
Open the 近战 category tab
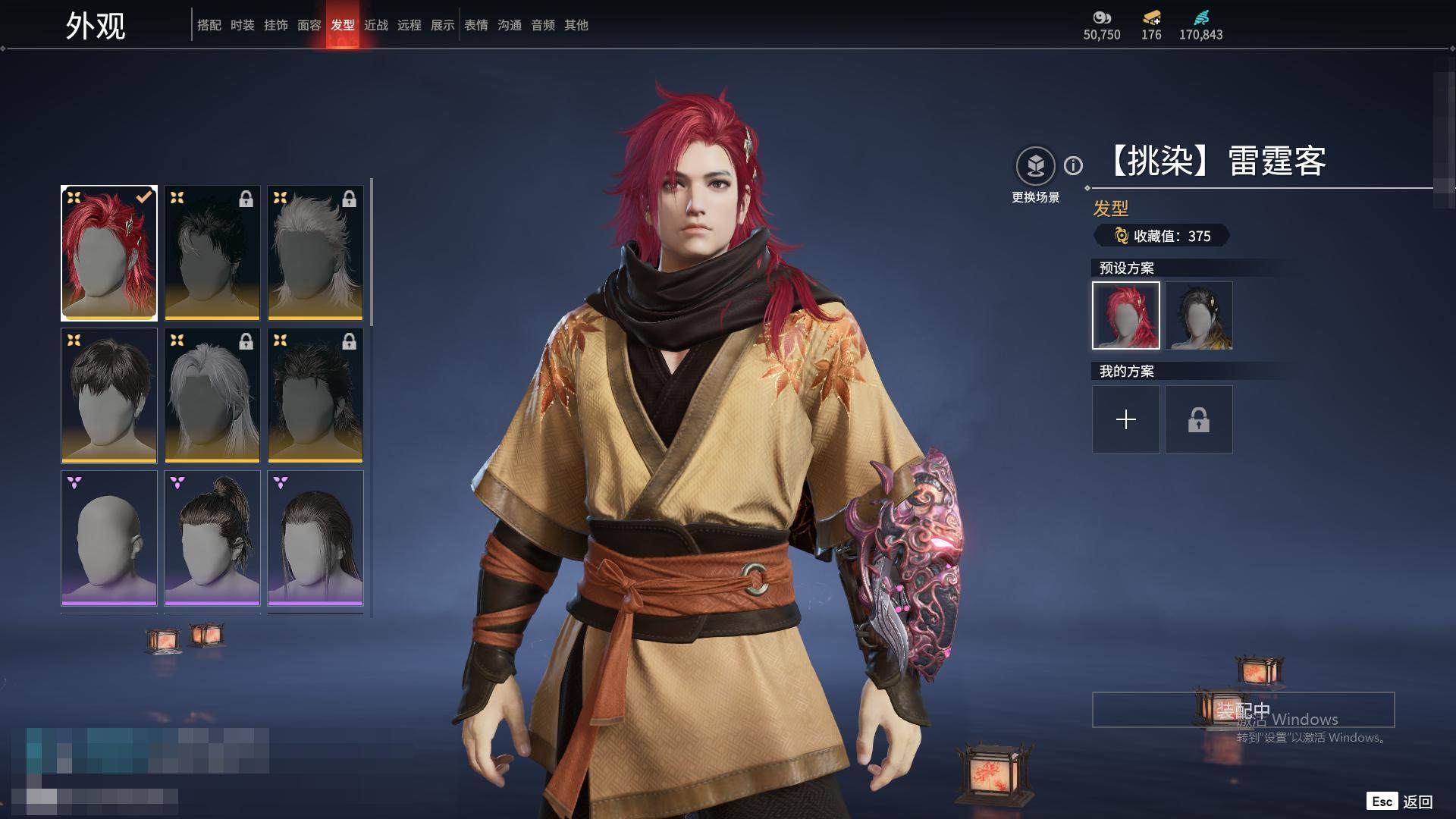tap(375, 25)
